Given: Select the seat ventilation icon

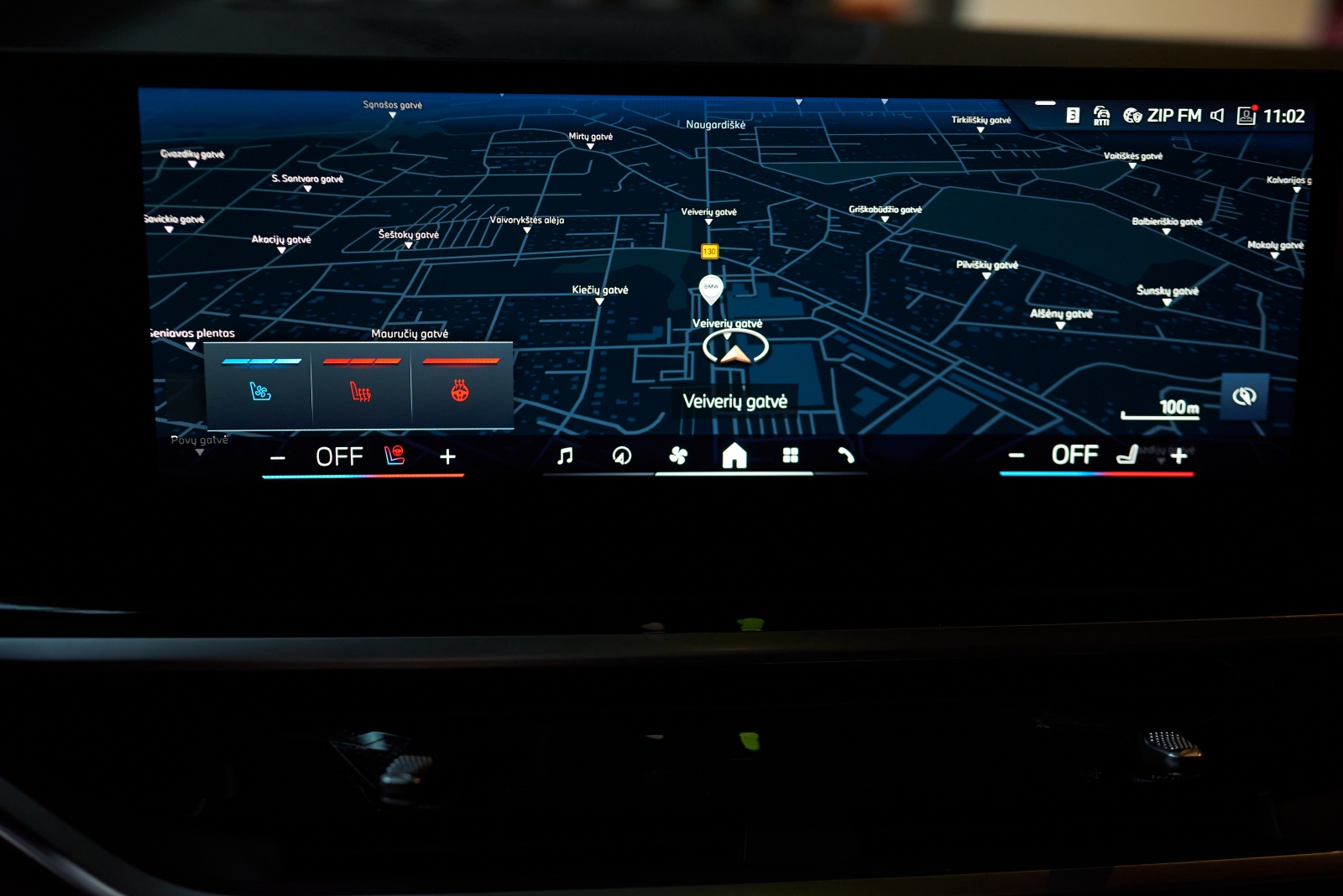Looking at the screenshot, I should 261,391.
